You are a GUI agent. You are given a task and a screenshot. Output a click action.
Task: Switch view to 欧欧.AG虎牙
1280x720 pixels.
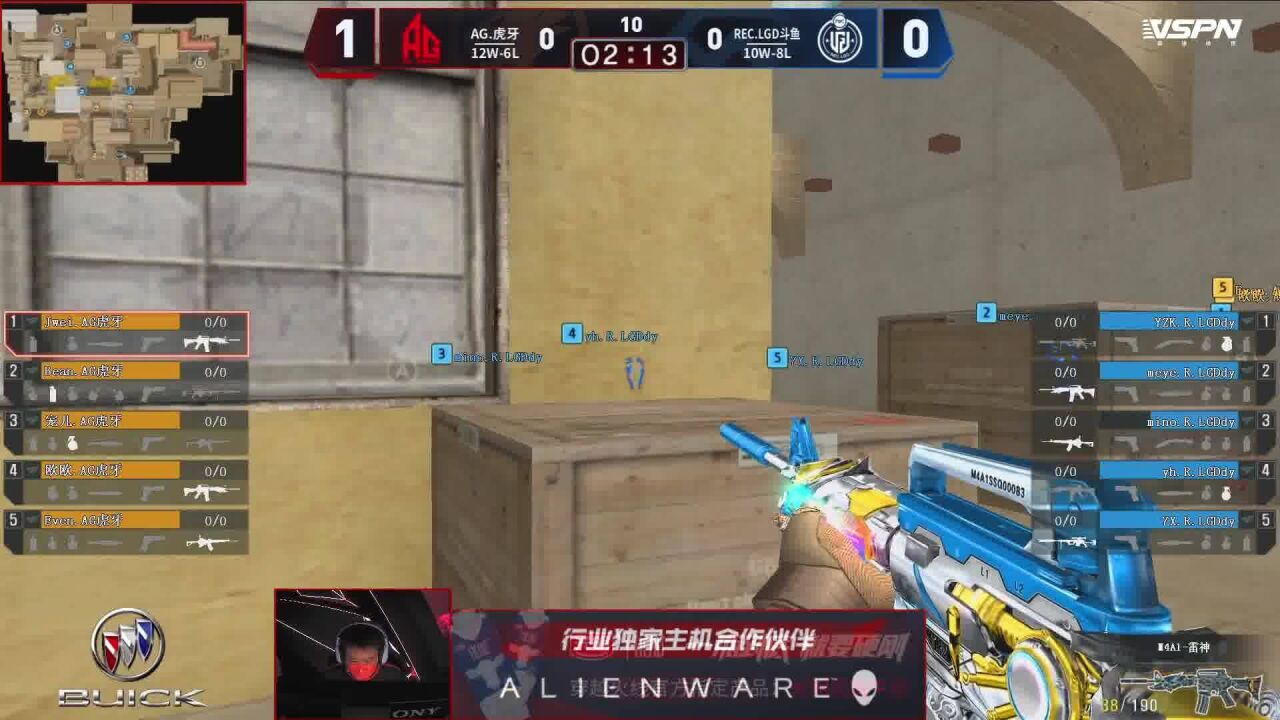(127, 482)
